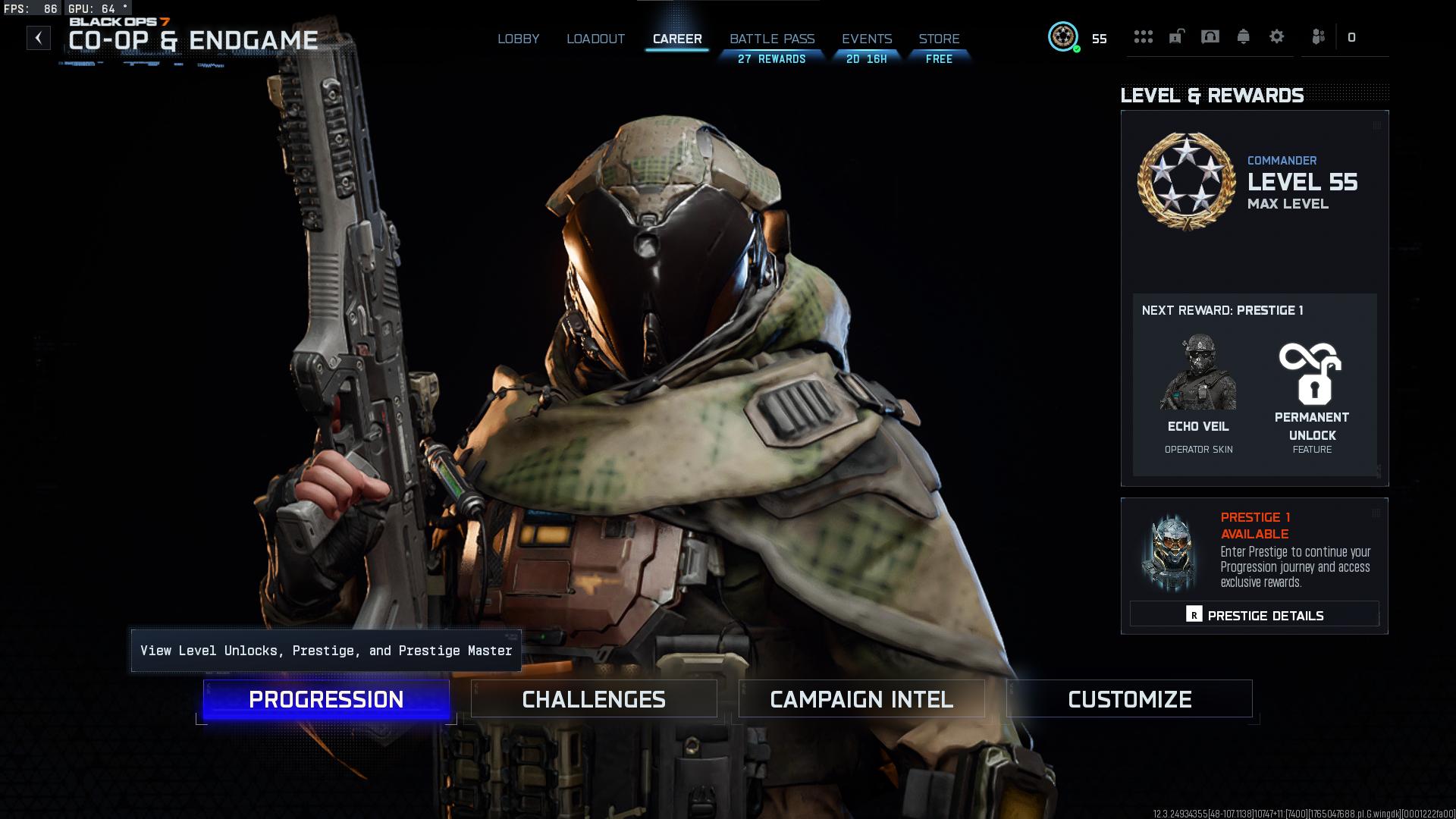The image size is (1456, 819).
Task: Select the Career tab
Action: tap(677, 39)
